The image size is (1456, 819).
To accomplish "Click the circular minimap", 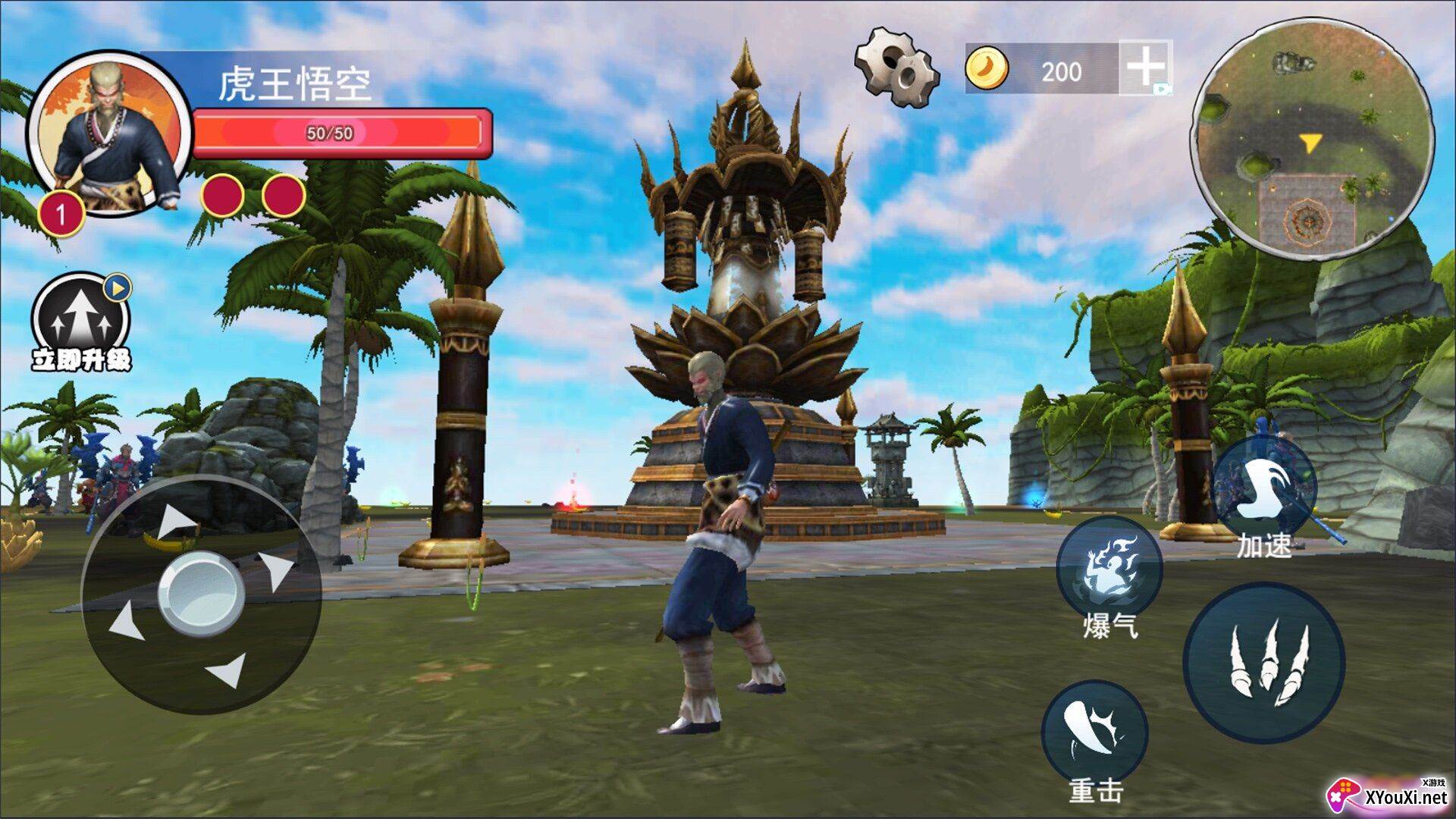I will pos(1310,140).
